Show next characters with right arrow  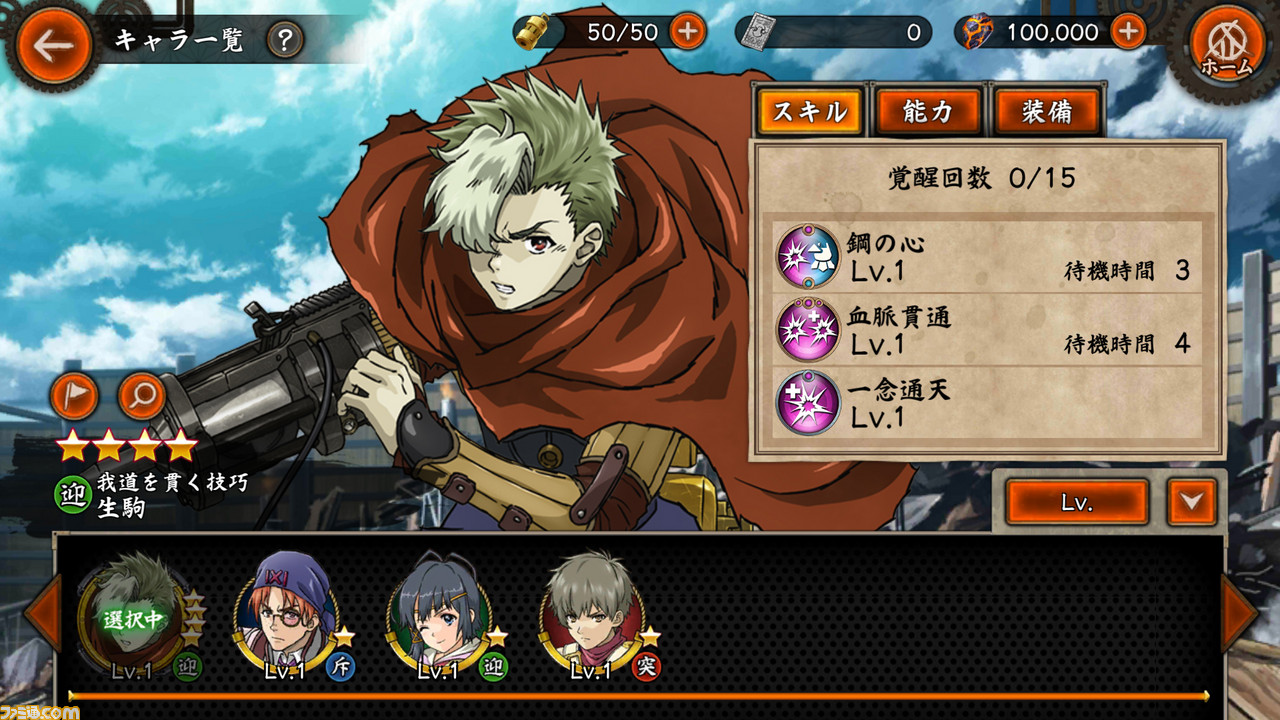point(1239,614)
